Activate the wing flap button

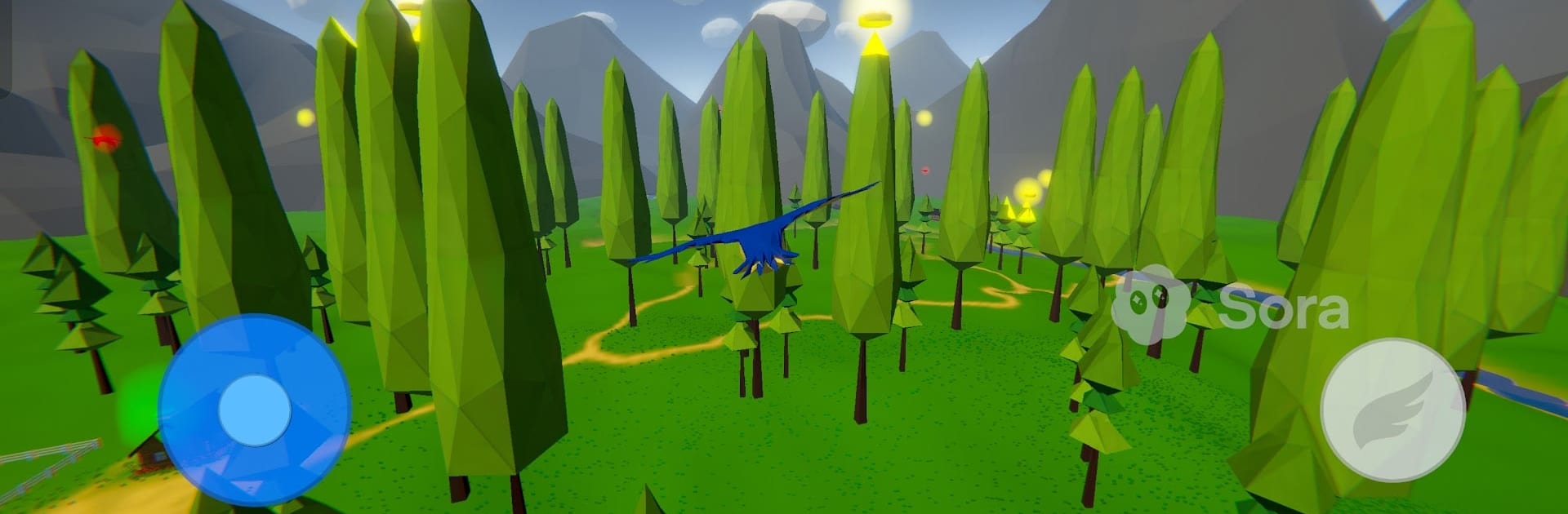click(x=1392, y=410)
